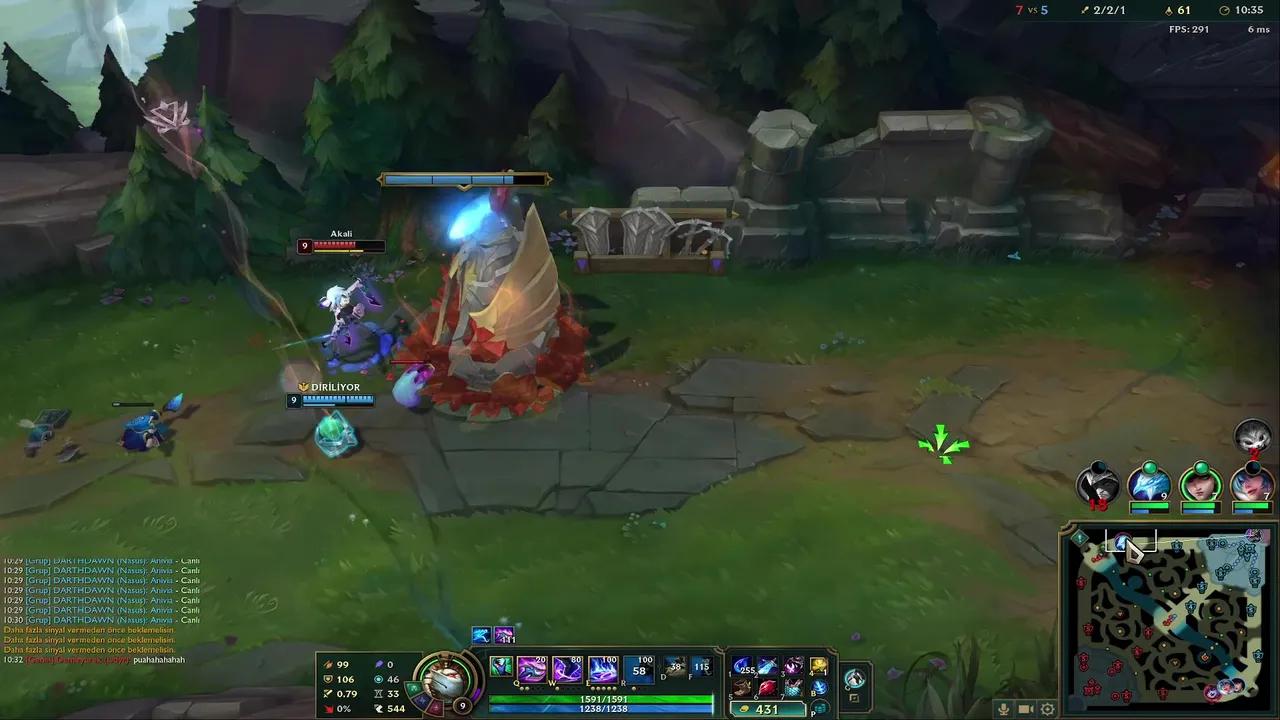
Task: Cast the E ability
Action: (x=603, y=668)
